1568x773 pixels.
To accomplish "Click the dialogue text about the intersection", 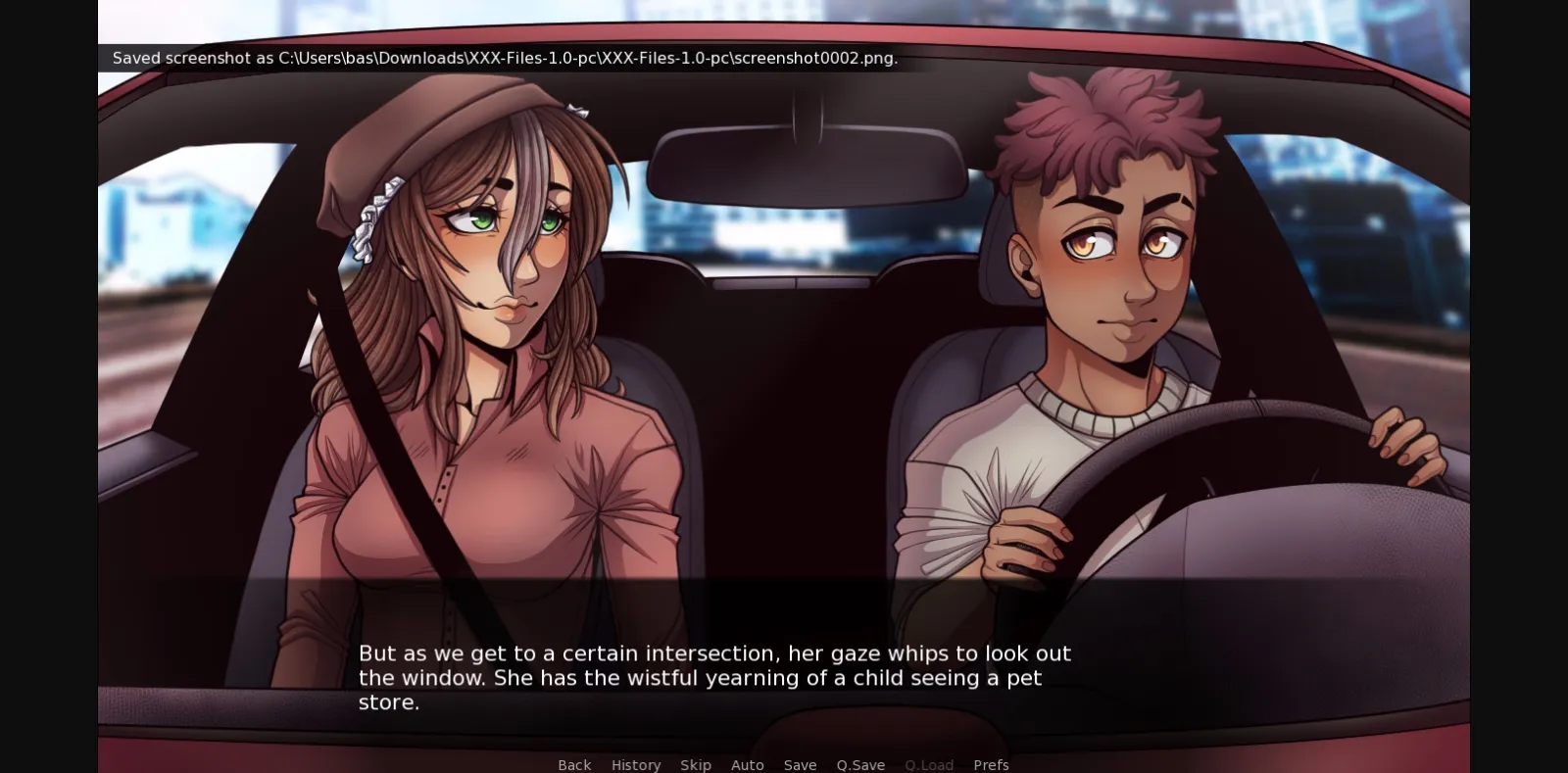I will click(x=713, y=677).
